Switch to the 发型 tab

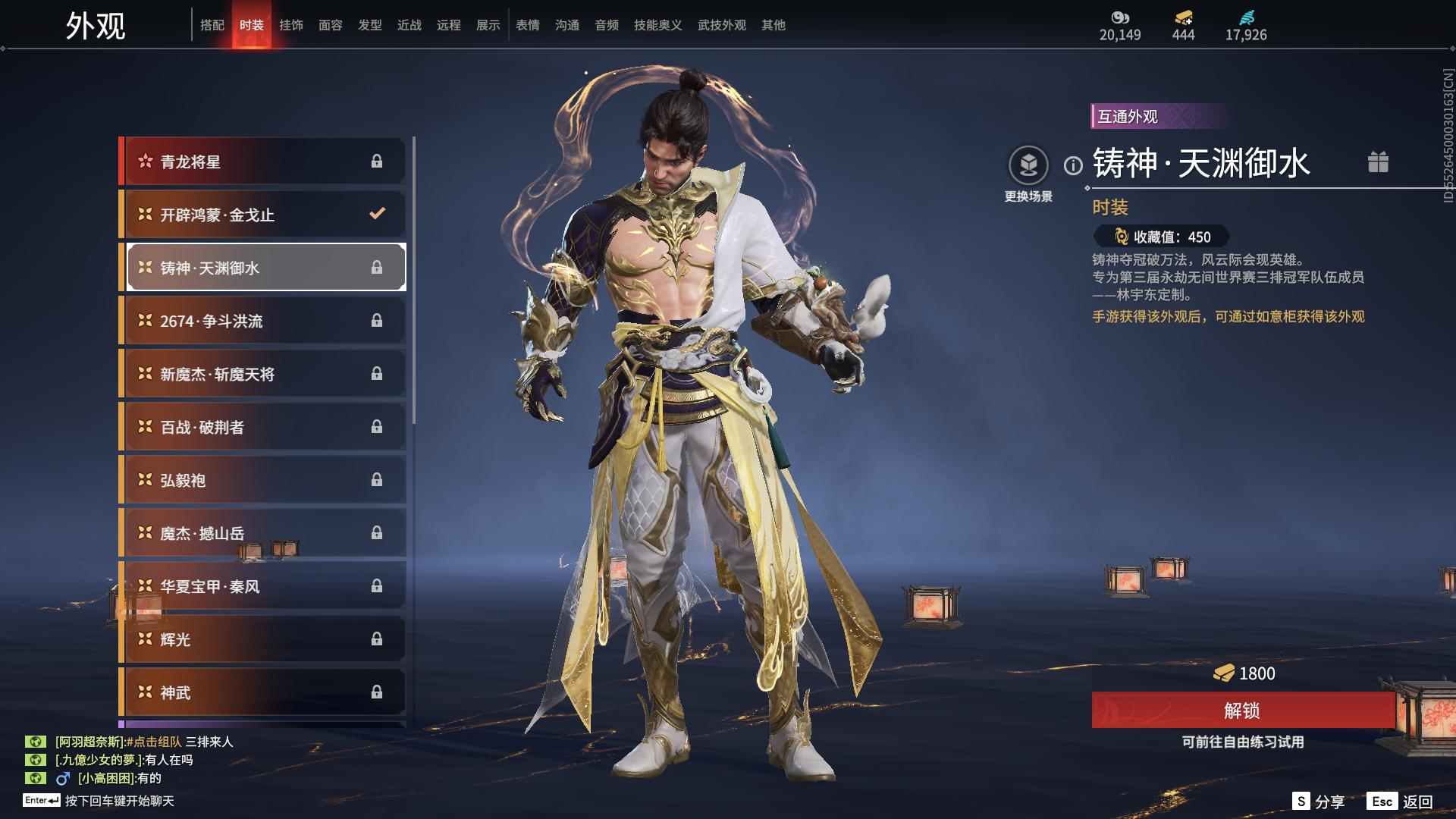click(x=370, y=25)
